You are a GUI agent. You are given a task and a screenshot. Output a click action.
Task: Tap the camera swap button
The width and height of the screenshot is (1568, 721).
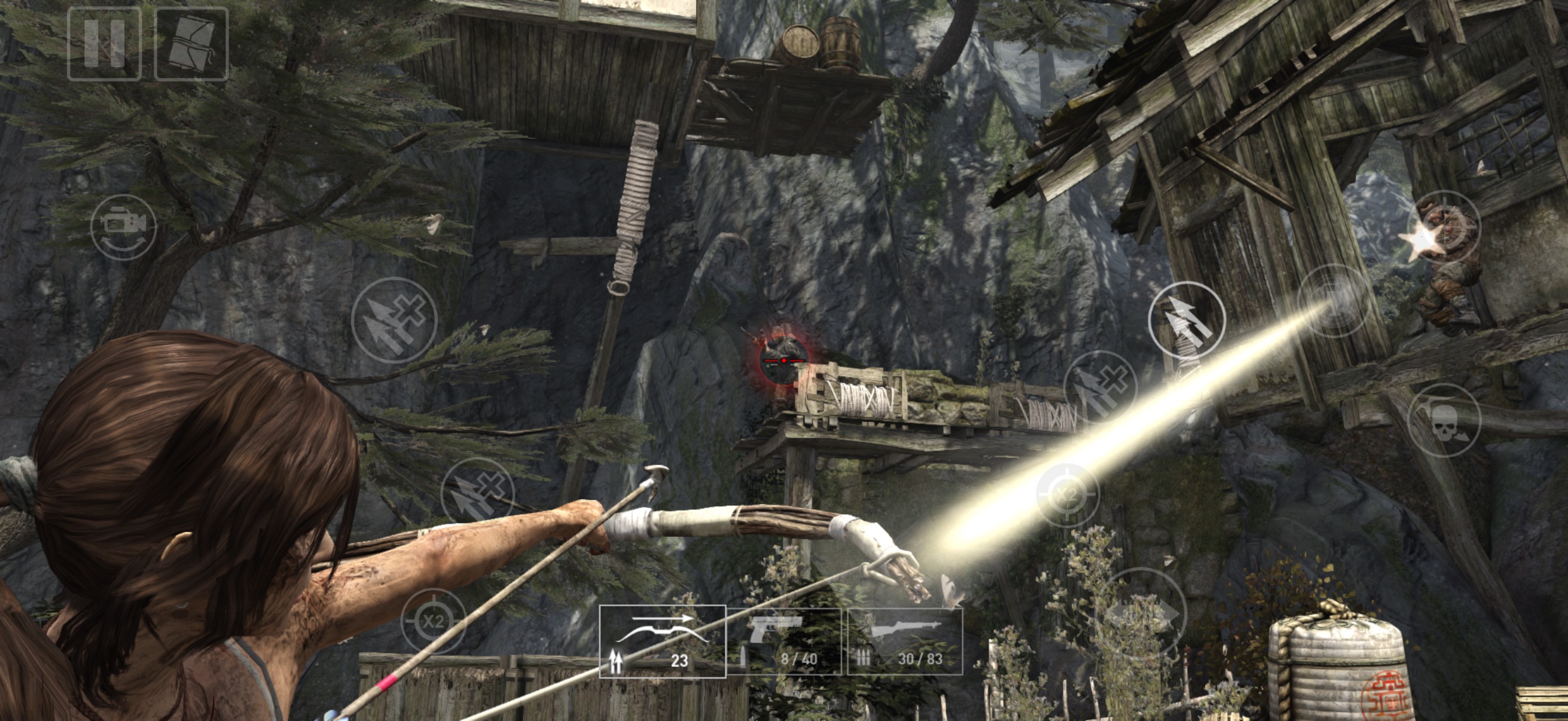(124, 227)
